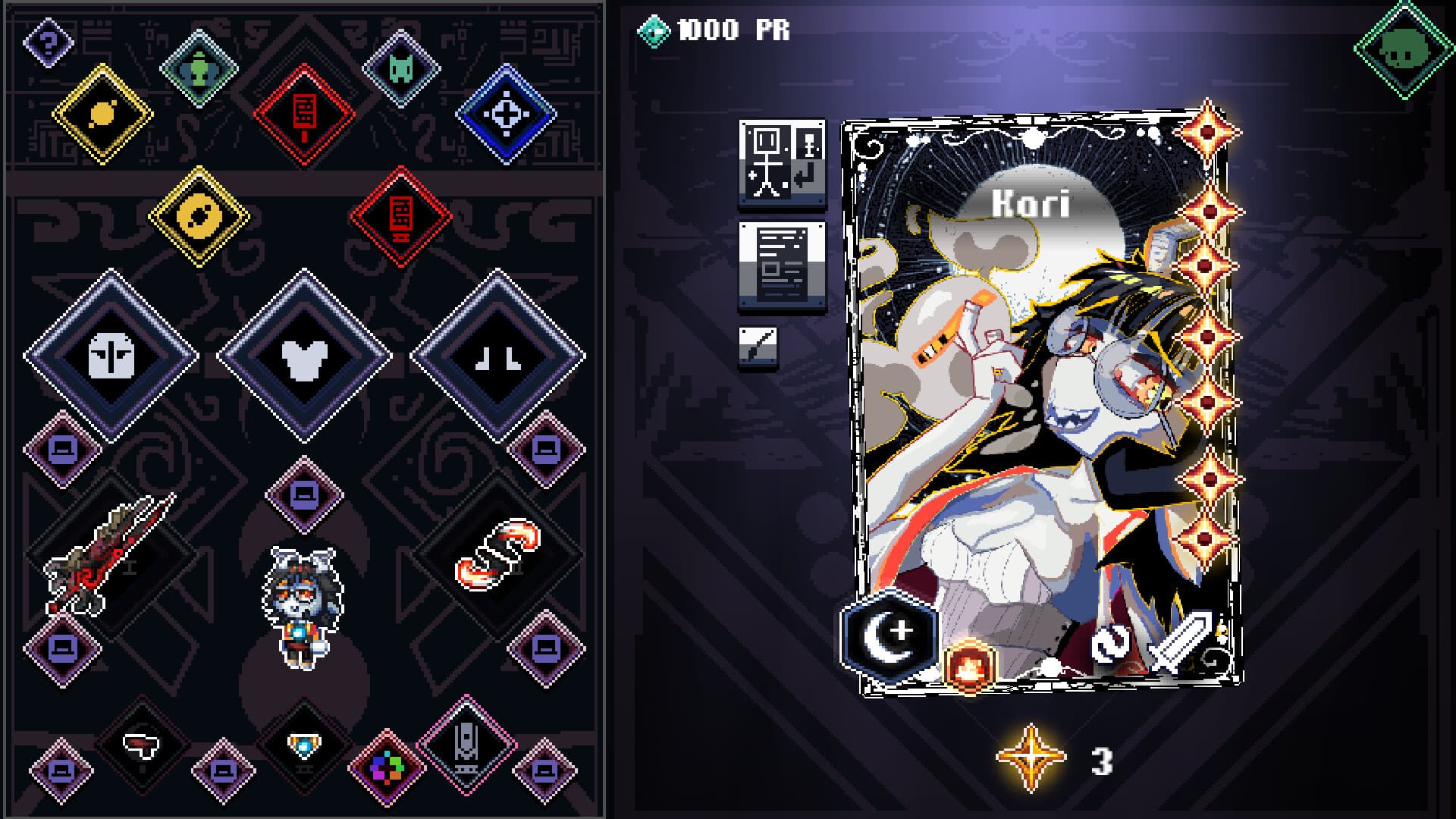1456x819 pixels.
Task: Open the green avatar icon top right
Action: click(x=1404, y=47)
